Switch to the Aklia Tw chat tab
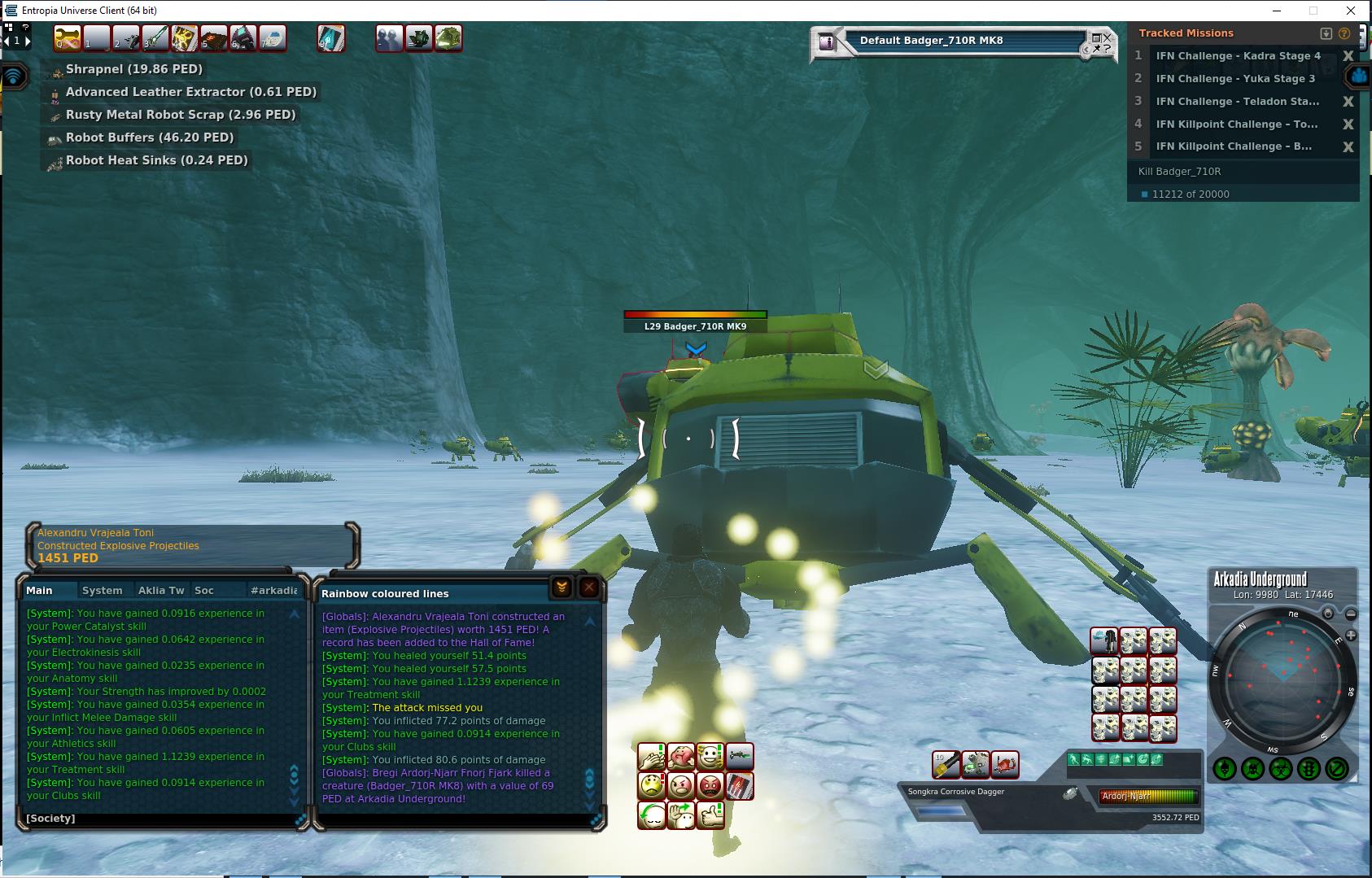 pyautogui.click(x=161, y=590)
